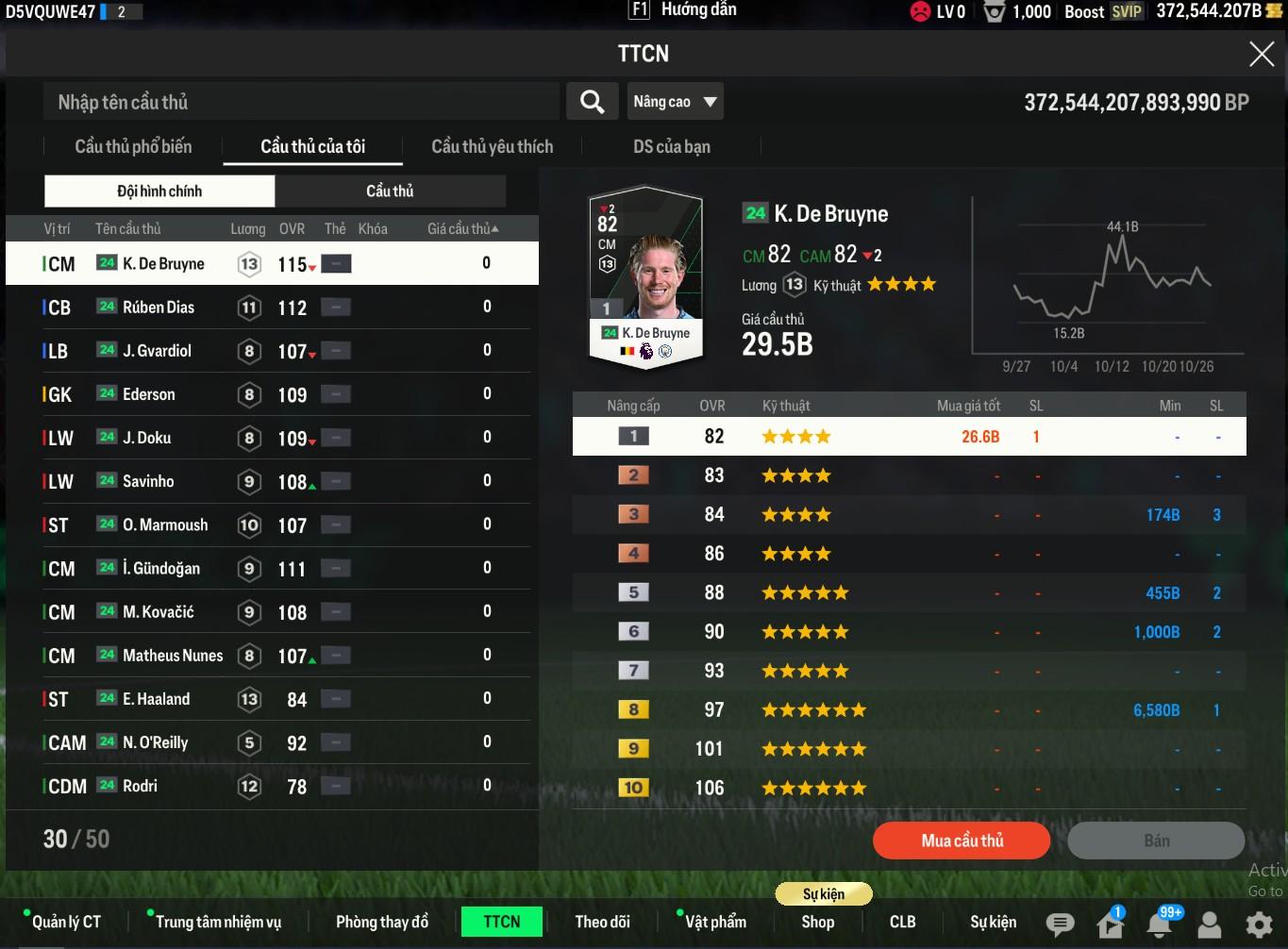The height and width of the screenshot is (949, 1288).
Task: Open Quản lý CT in bottom menu
Action: (x=66, y=922)
